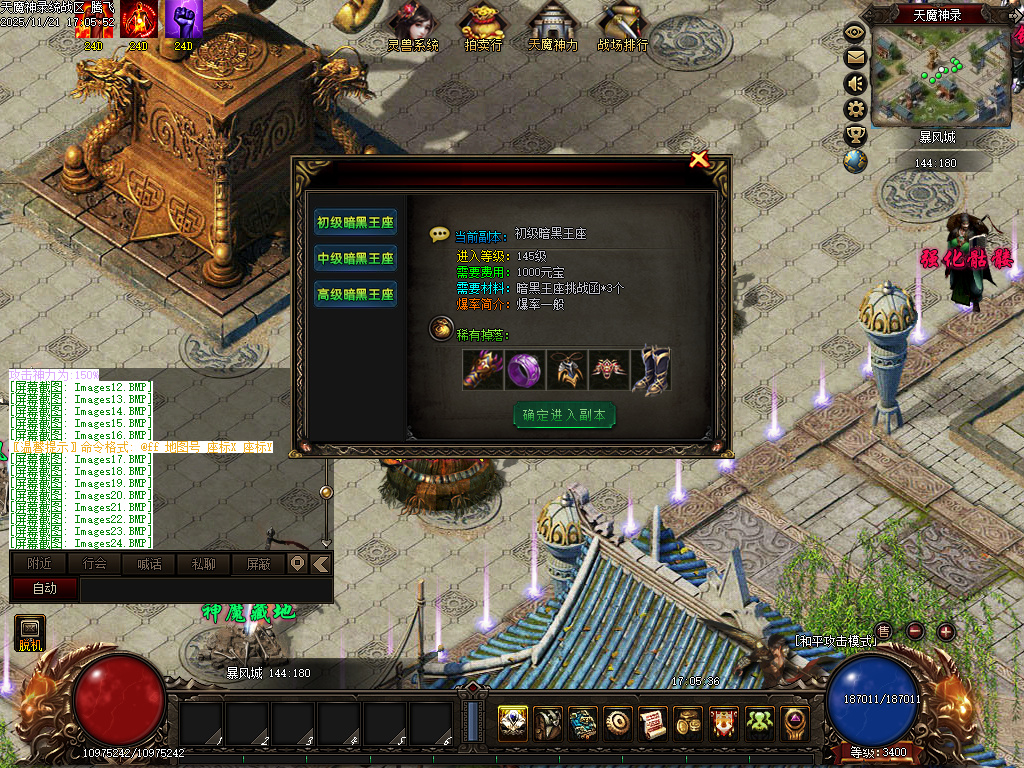Open the mail envelope icon
This screenshot has width=1024, height=768.
[855, 58]
